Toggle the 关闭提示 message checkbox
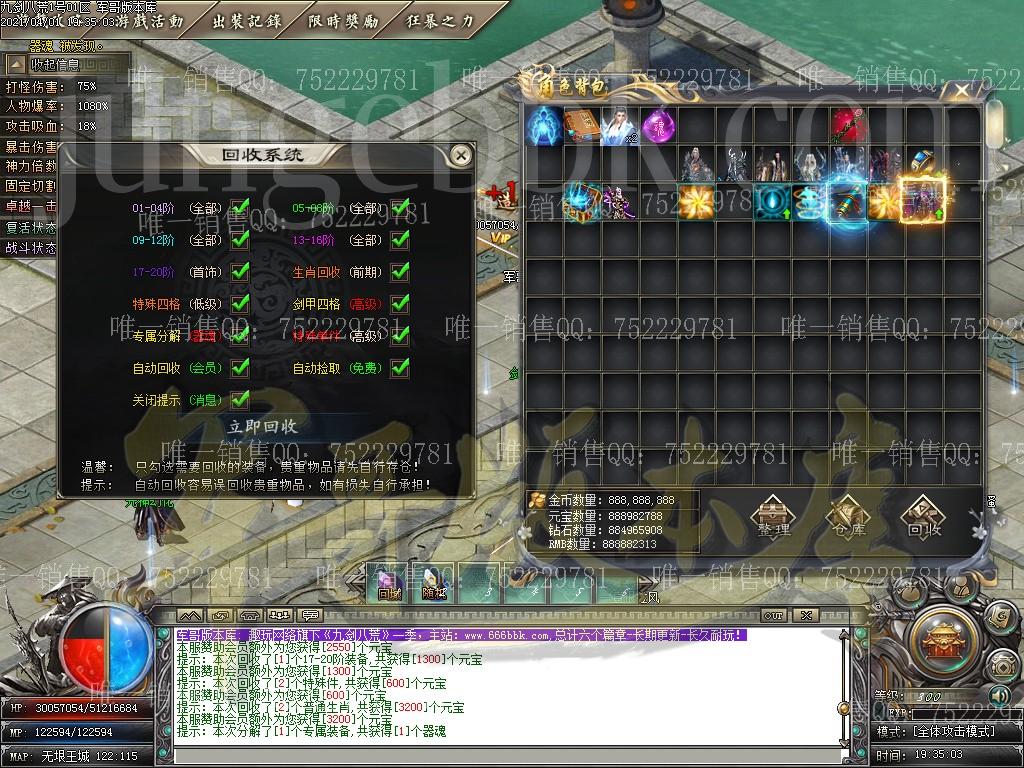The width and height of the screenshot is (1024, 768). tap(240, 400)
